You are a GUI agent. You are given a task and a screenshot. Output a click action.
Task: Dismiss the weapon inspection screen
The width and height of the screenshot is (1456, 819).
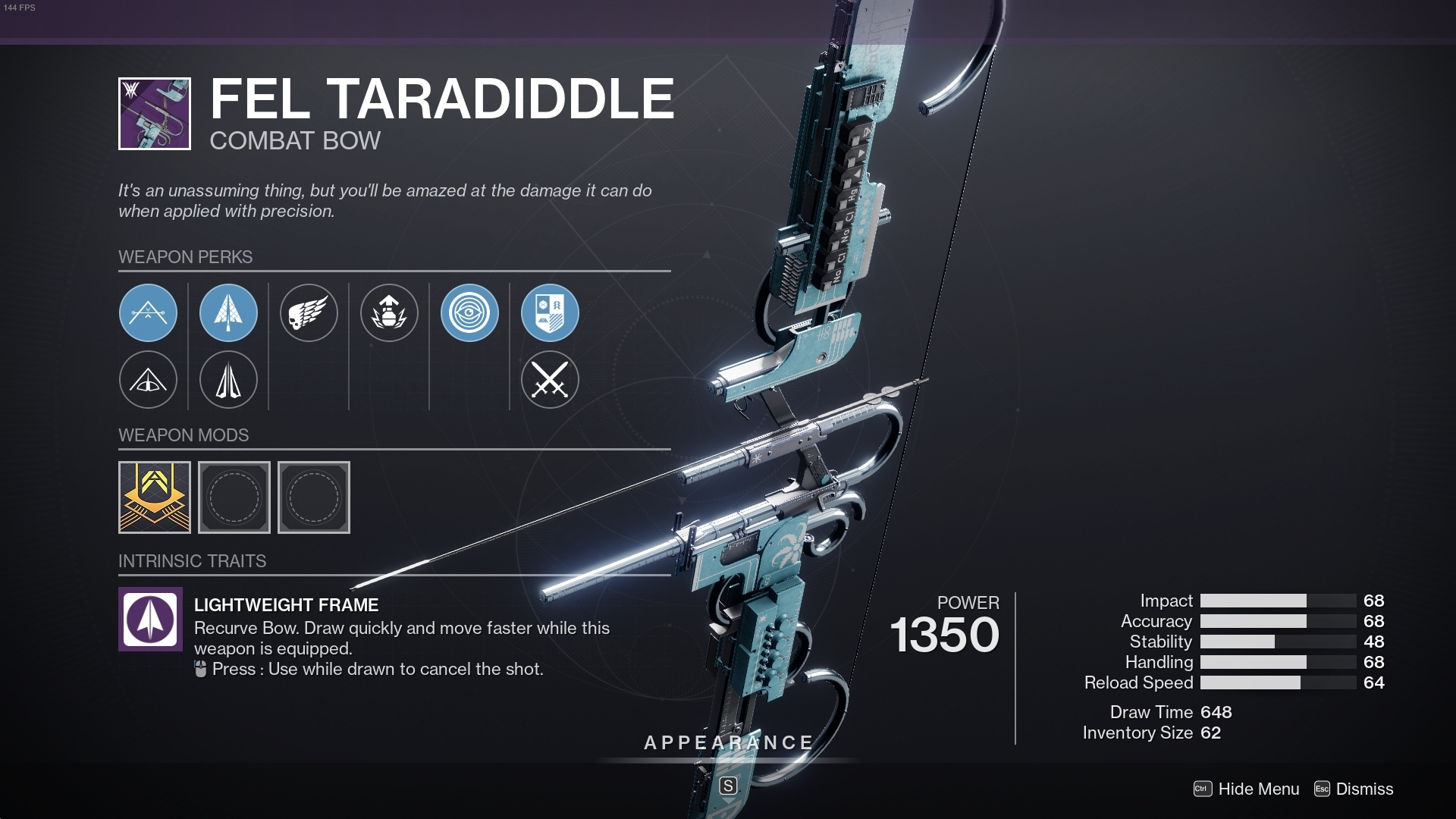(1363, 789)
